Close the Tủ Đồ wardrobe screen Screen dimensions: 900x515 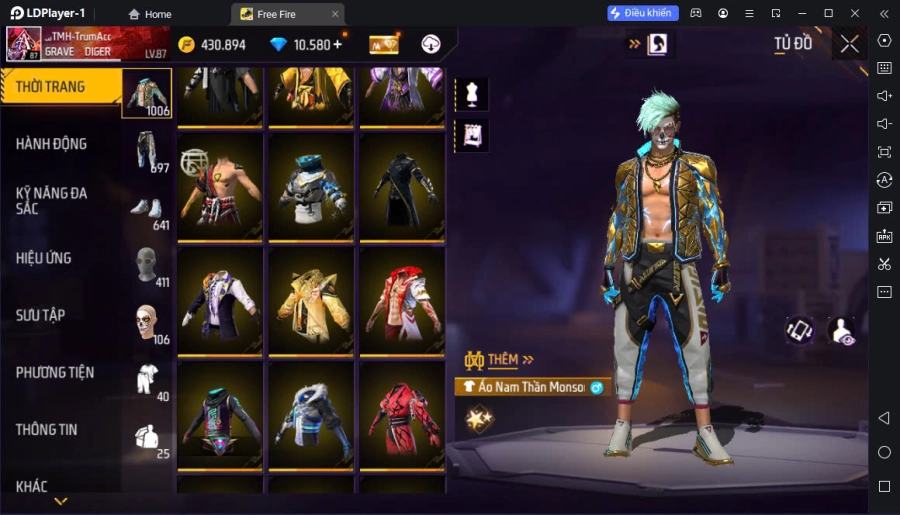point(849,44)
